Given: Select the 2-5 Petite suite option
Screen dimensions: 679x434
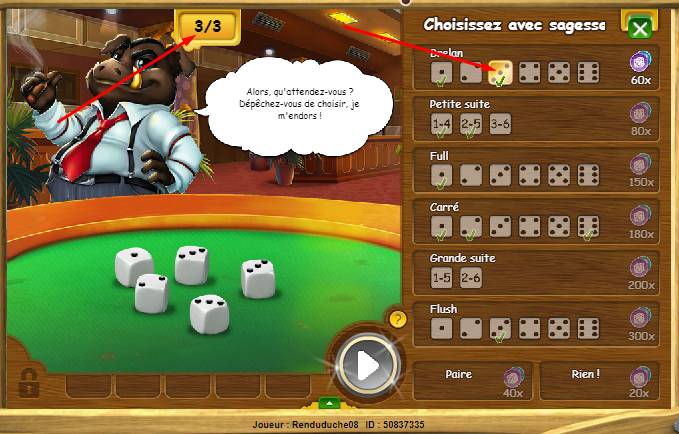Looking at the screenshot, I should click(471, 123).
